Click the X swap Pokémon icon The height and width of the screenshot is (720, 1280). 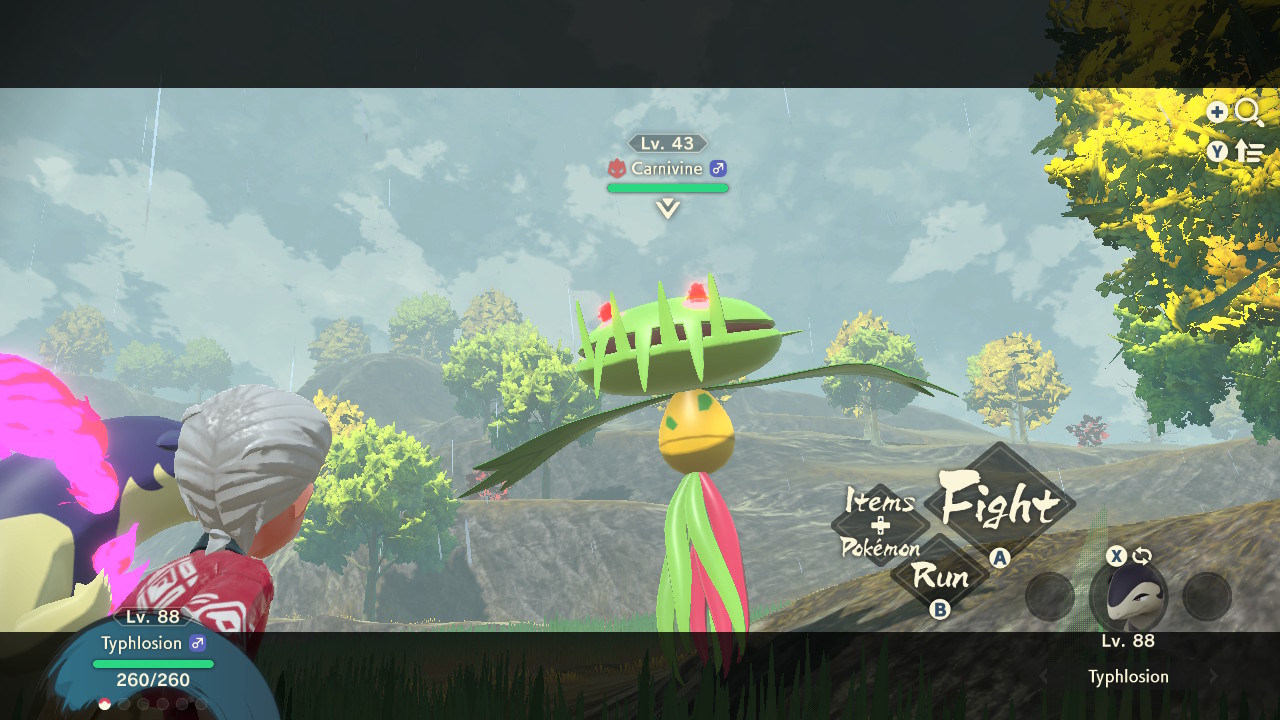pos(1116,556)
